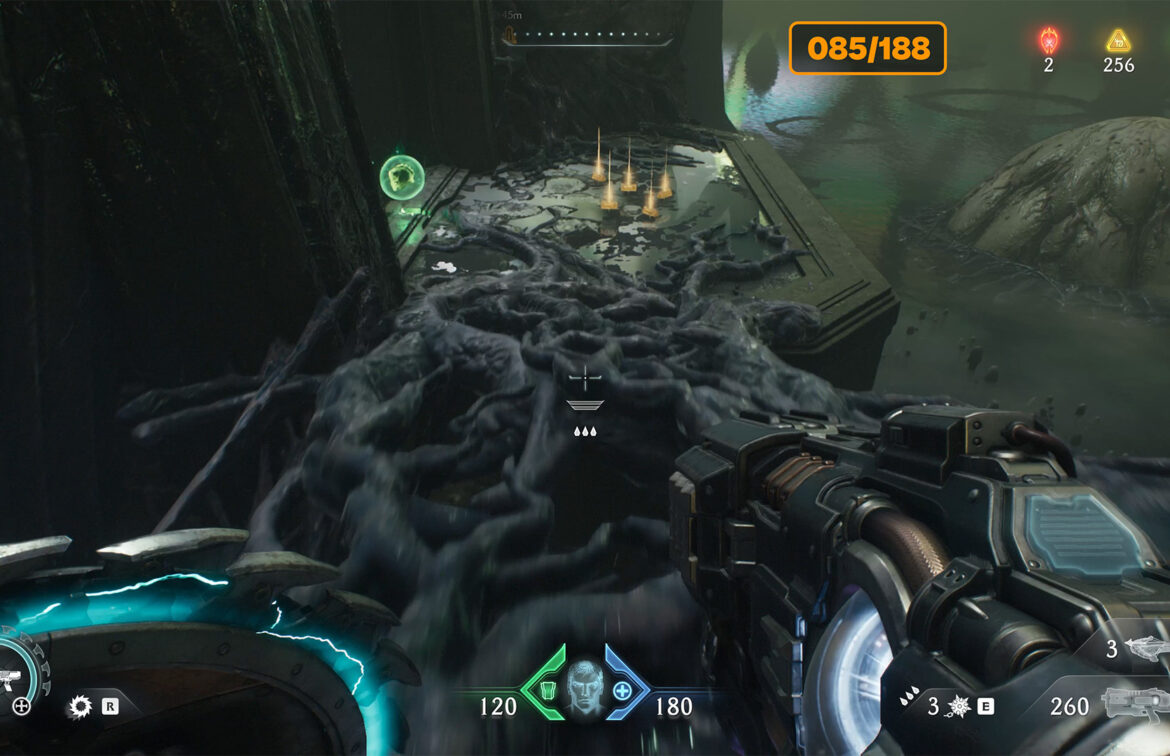Image resolution: width=1170 pixels, height=756 pixels.
Task: Select the yellow triangle gold currency icon
Action: click(1118, 41)
